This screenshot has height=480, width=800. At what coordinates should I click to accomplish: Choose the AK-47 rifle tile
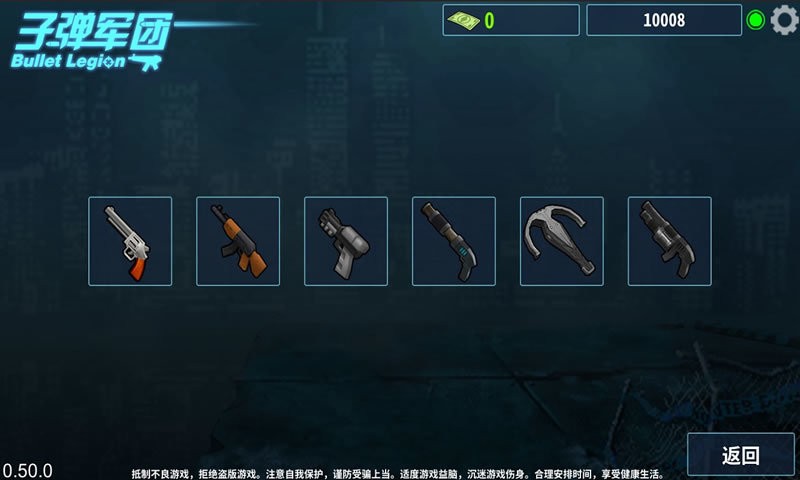click(x=238, y=241)
